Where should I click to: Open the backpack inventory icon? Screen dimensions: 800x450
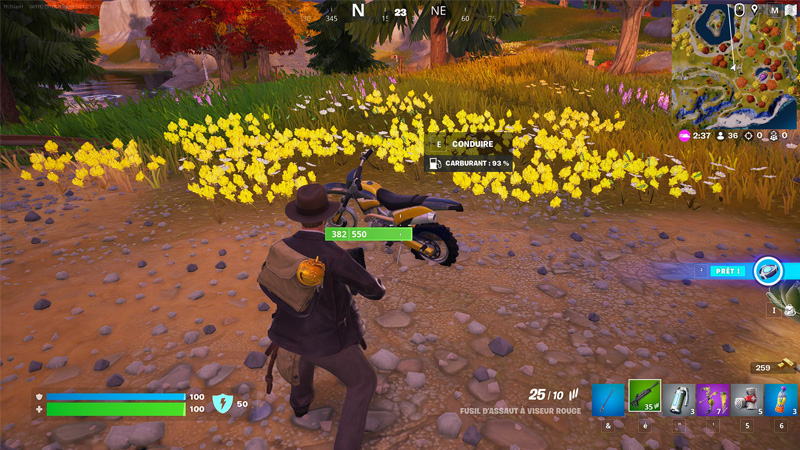pyautogui.click(x=739, y=10)
